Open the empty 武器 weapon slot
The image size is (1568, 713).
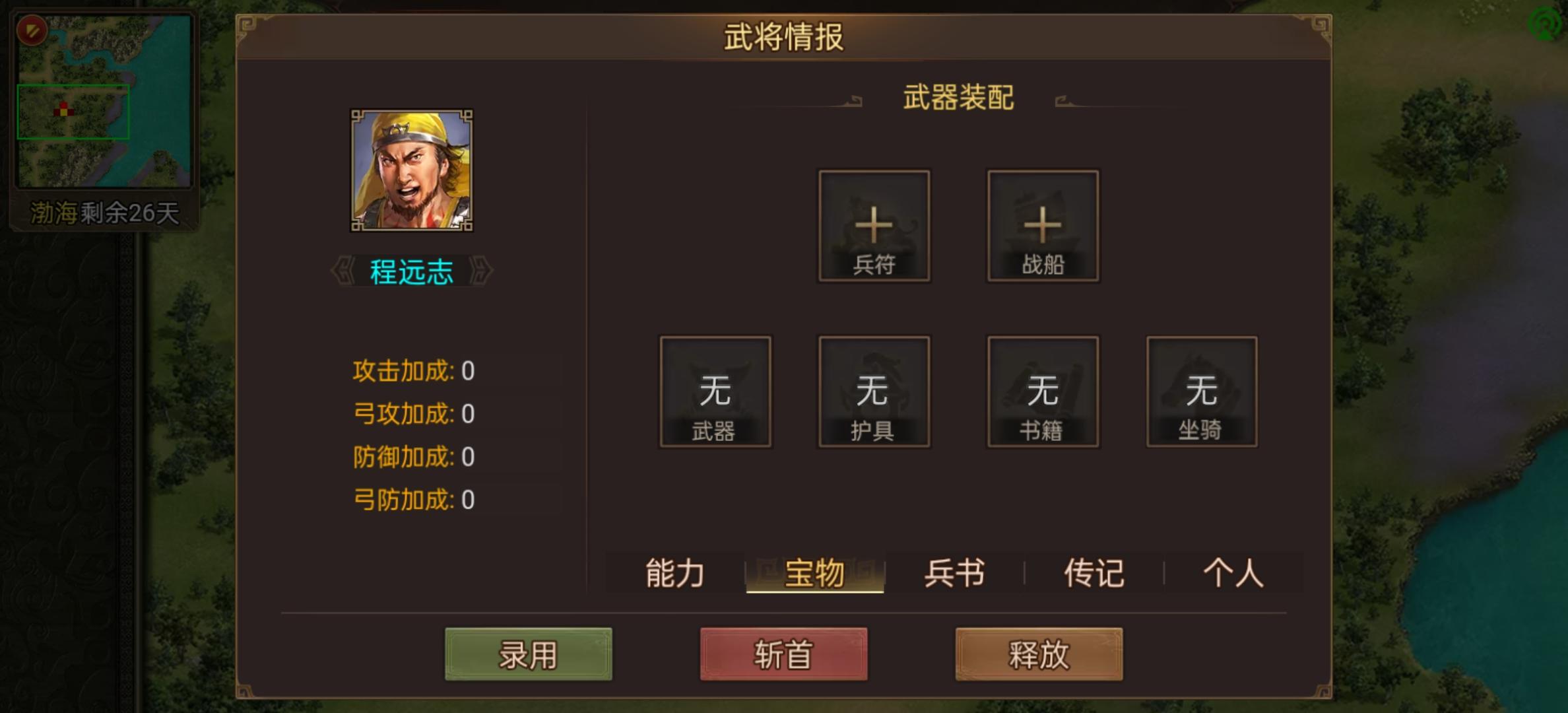pyautogui.click(x=715, y=393)
